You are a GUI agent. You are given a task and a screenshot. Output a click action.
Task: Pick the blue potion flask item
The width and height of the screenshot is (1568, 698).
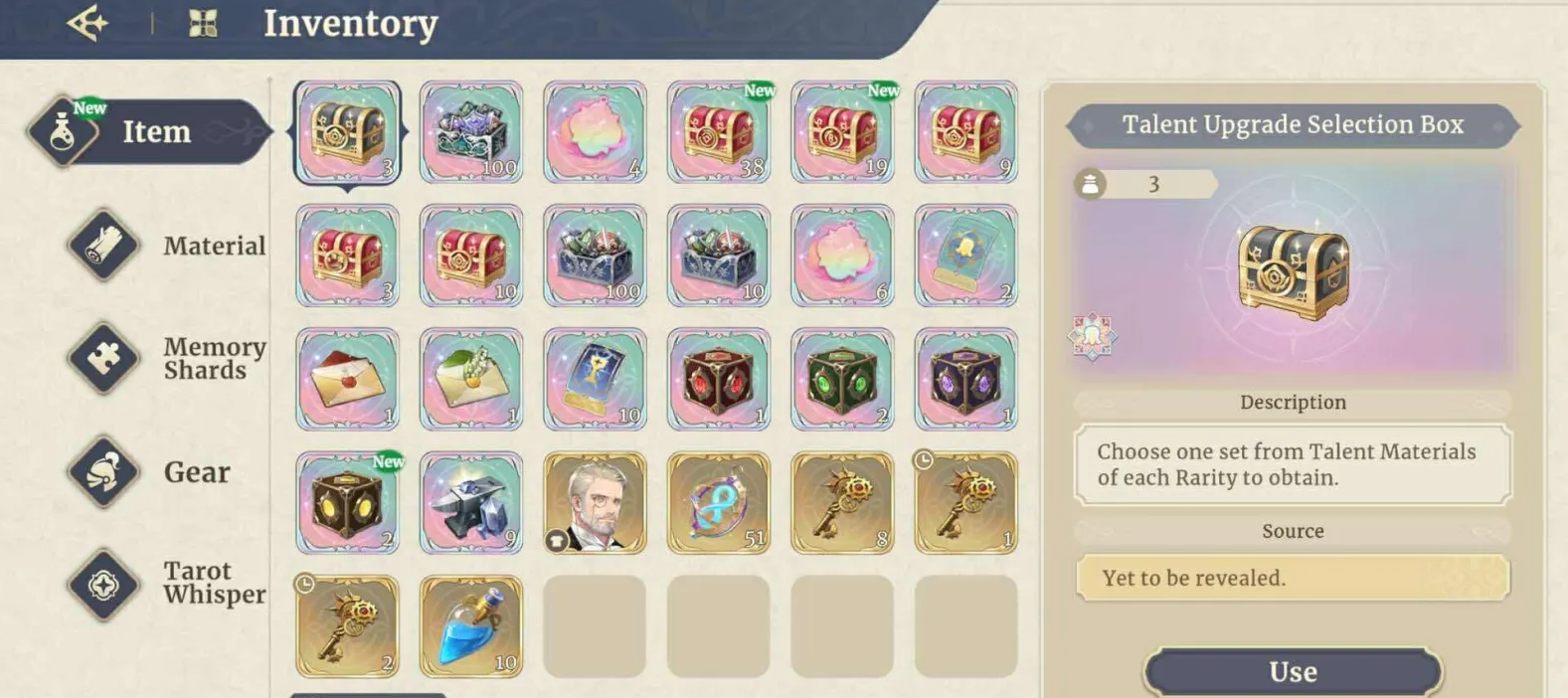coord(471,626)
